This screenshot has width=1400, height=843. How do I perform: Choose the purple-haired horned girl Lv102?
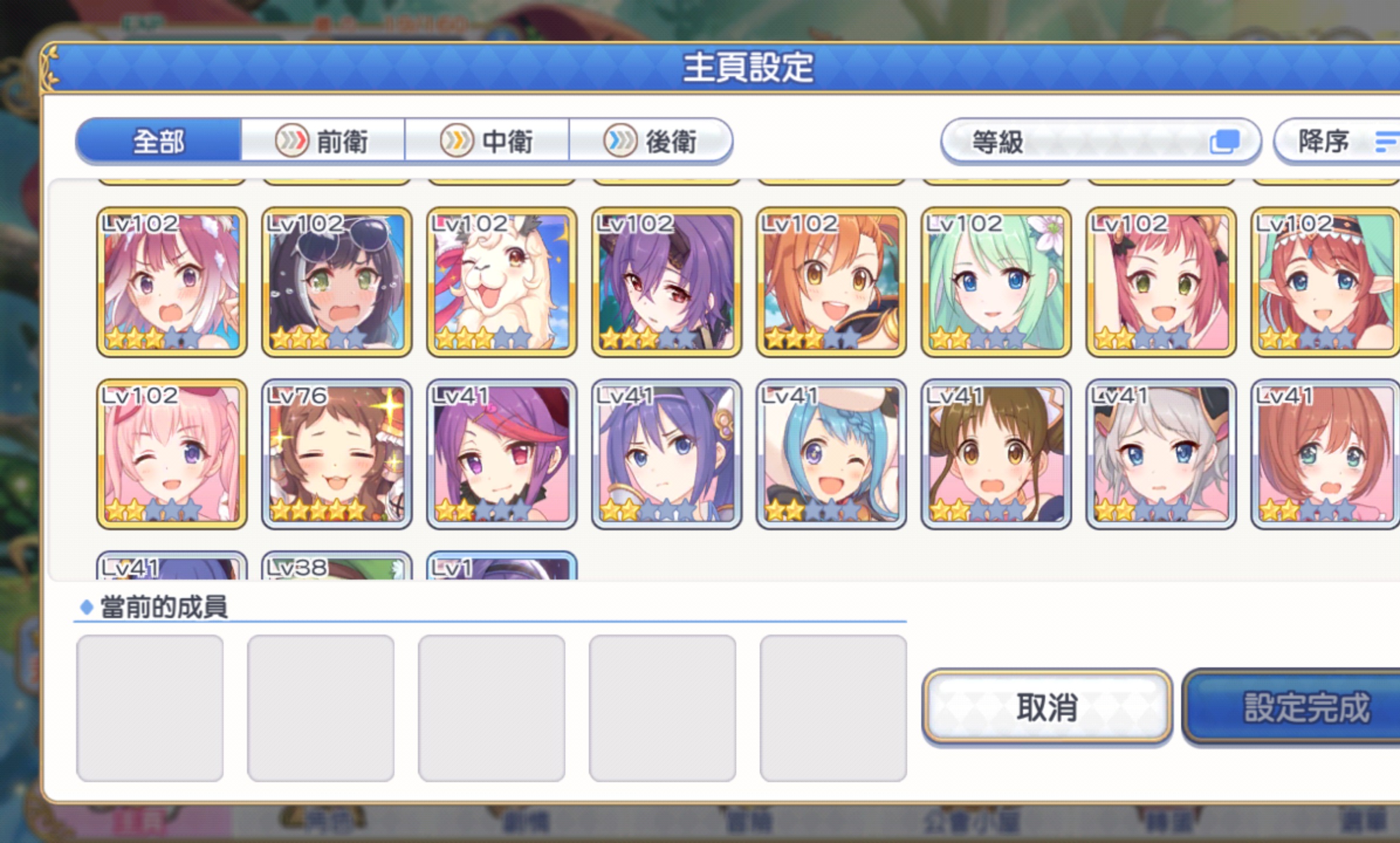667,282
